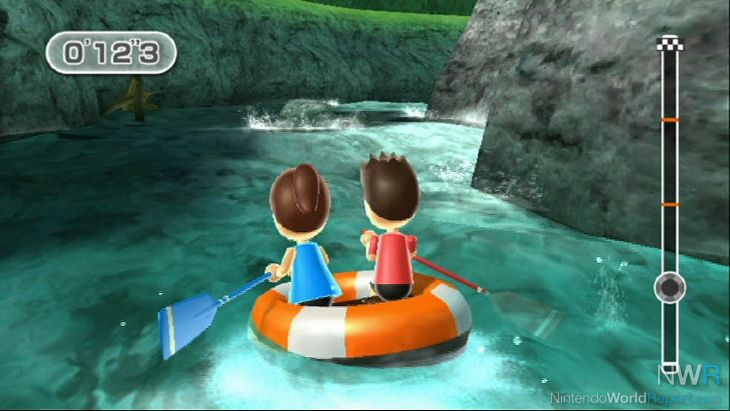
Task: Select the checkered finish flag atop course meter
Action: [669, 43]
